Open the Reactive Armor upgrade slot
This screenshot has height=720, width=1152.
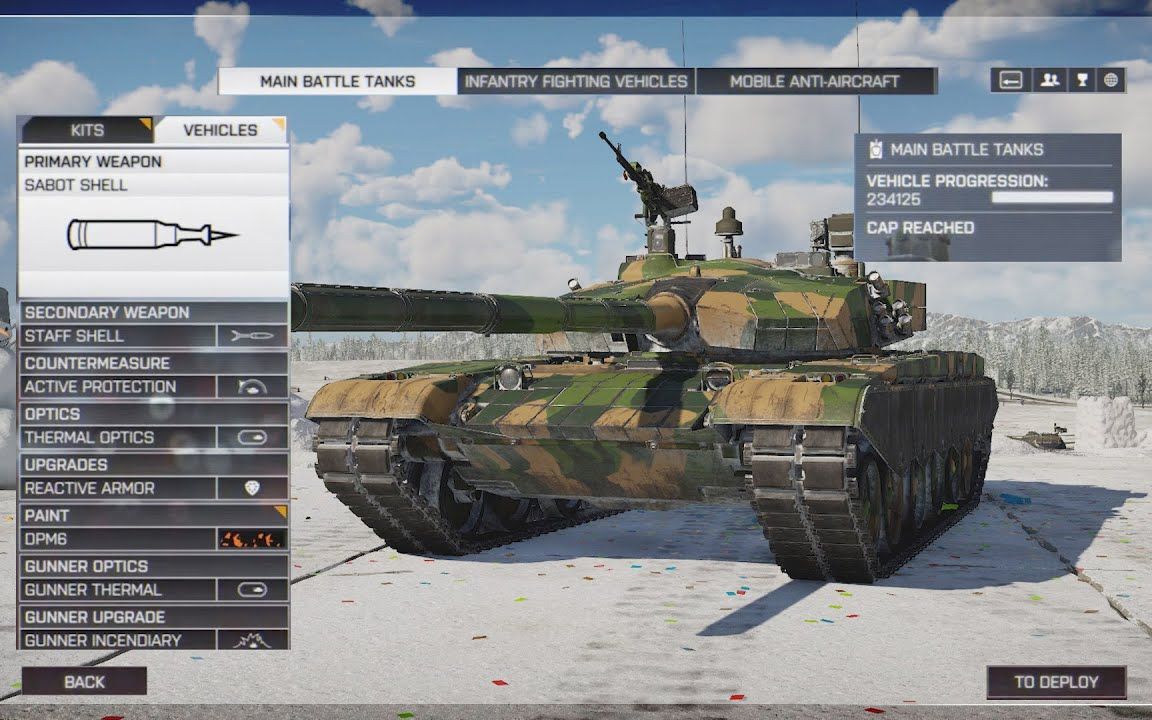pyautogui.click(x=153, y=489)
